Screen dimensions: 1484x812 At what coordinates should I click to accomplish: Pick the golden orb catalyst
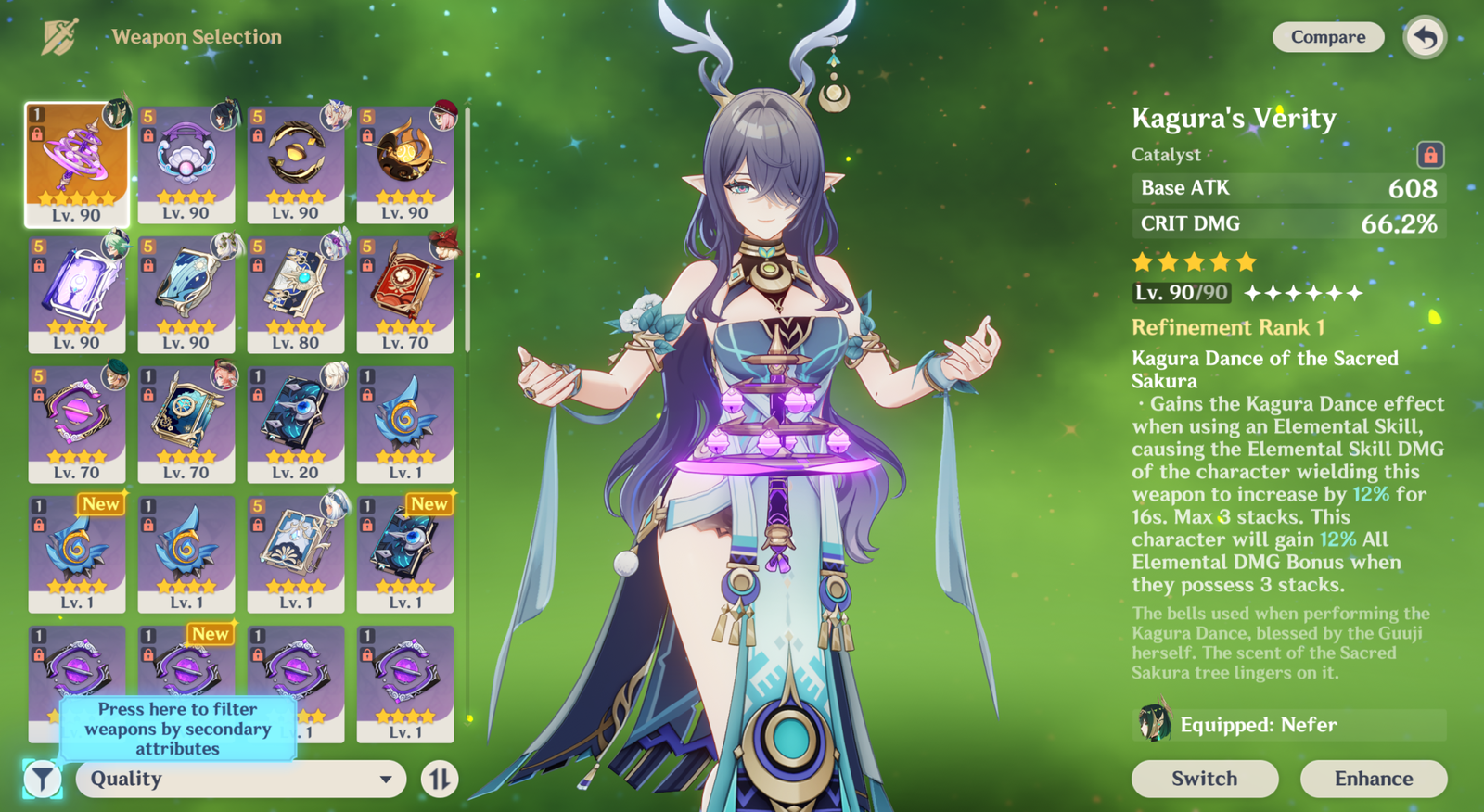click(x=405, y=165)
